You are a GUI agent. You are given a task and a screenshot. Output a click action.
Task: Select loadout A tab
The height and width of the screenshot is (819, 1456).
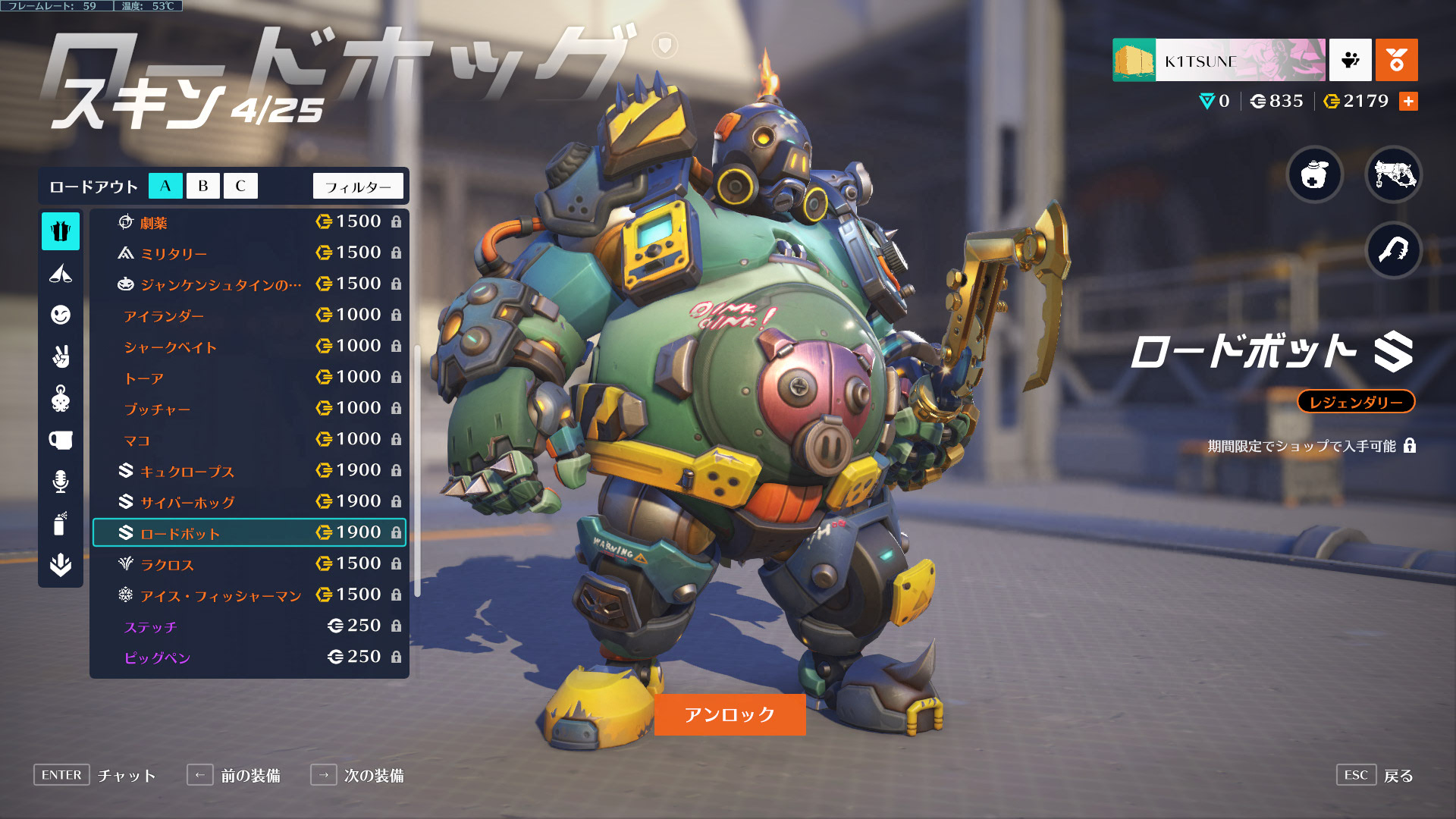pyautogui.click(x=165, y=186)
